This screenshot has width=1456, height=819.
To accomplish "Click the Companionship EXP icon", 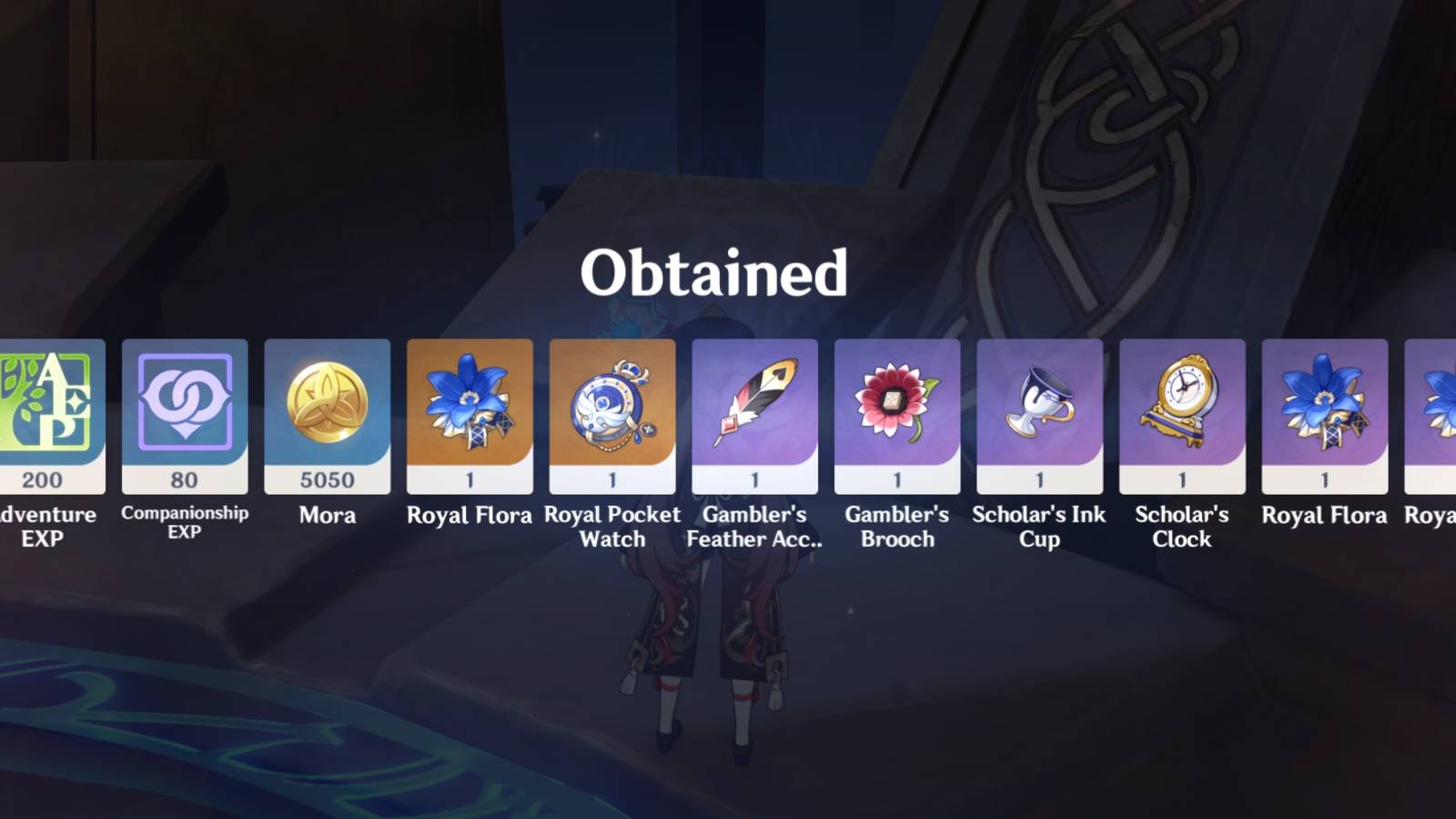I will (186, 405).
